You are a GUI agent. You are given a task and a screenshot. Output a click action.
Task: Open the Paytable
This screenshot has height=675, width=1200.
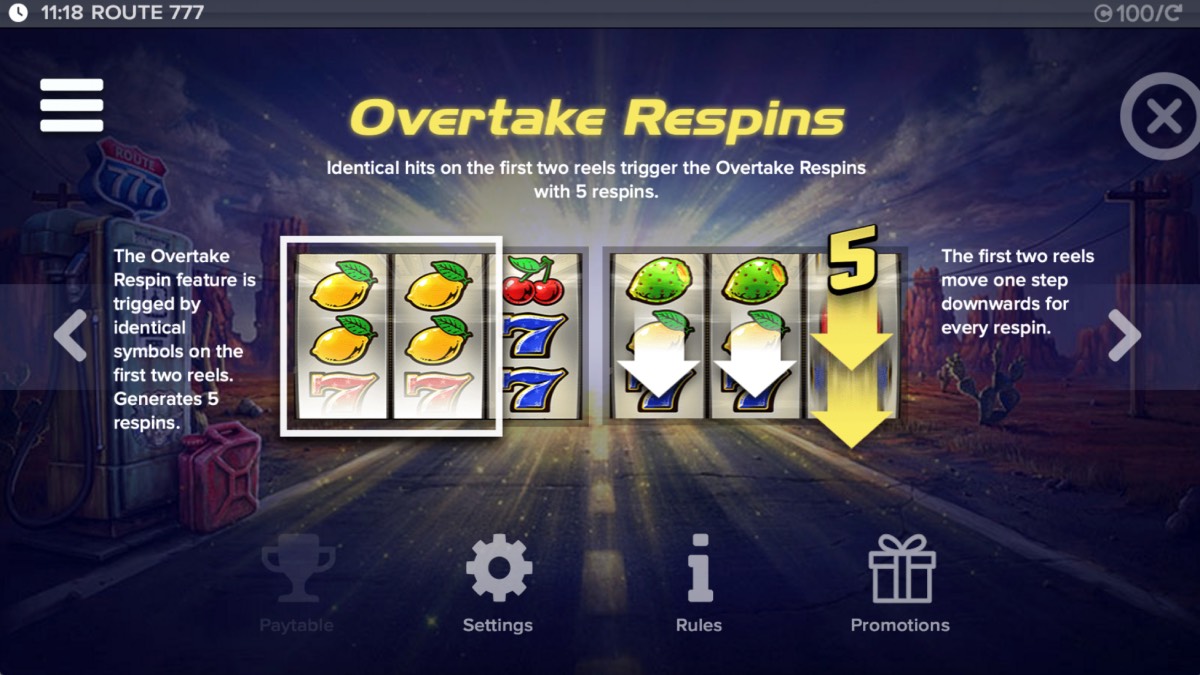296,582
